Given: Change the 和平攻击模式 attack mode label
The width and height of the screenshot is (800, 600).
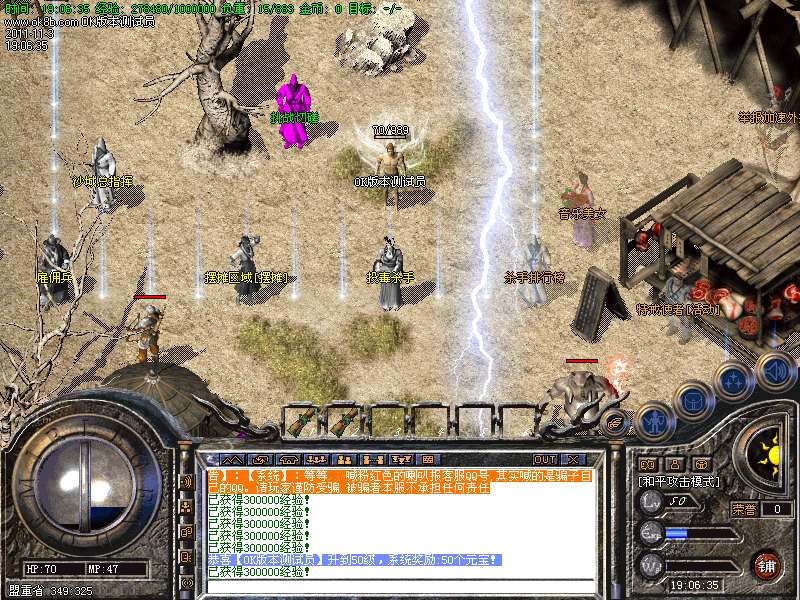Looking at the screenshot, I should [679, 481].
